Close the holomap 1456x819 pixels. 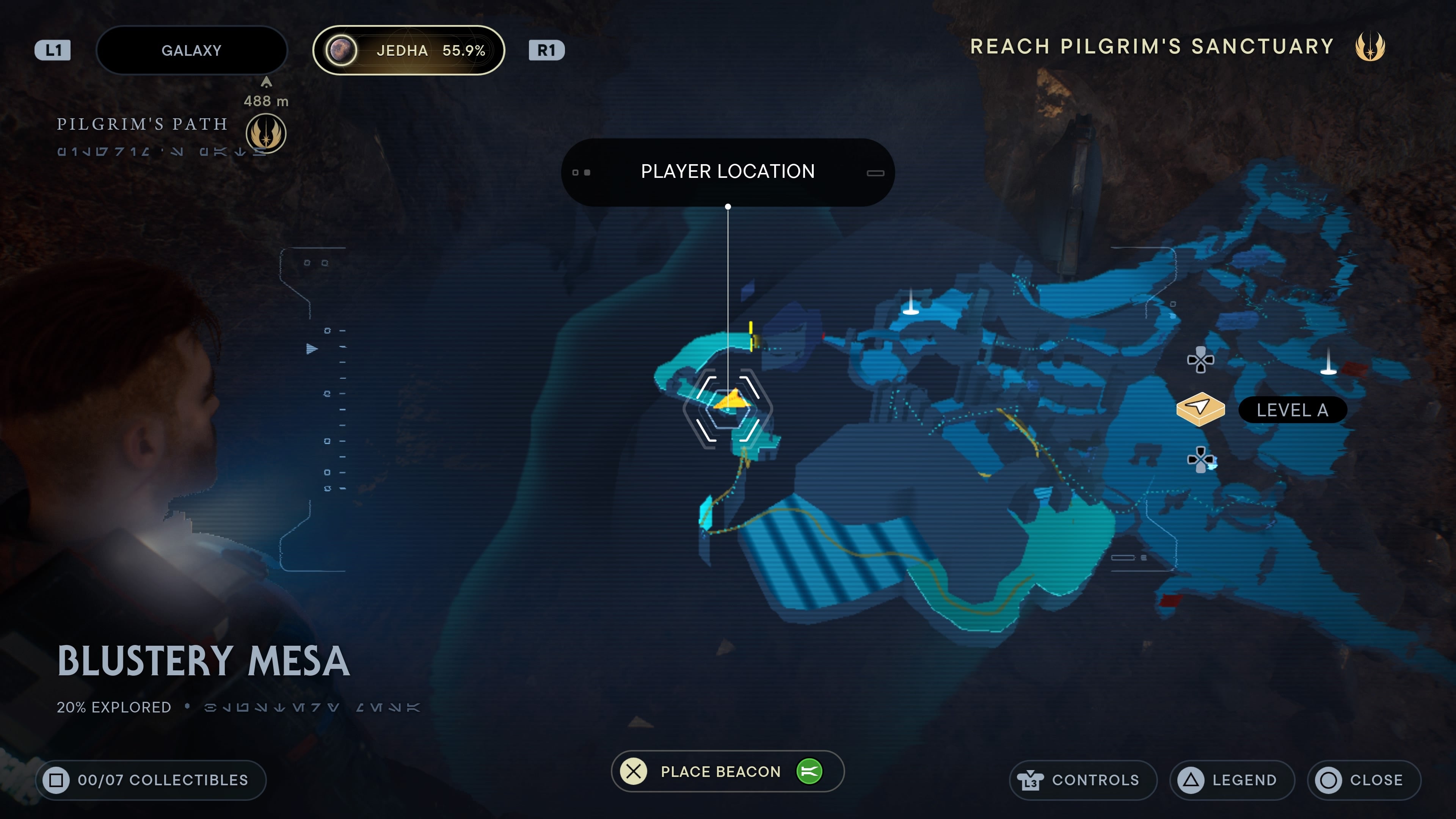pos(1363,780)
